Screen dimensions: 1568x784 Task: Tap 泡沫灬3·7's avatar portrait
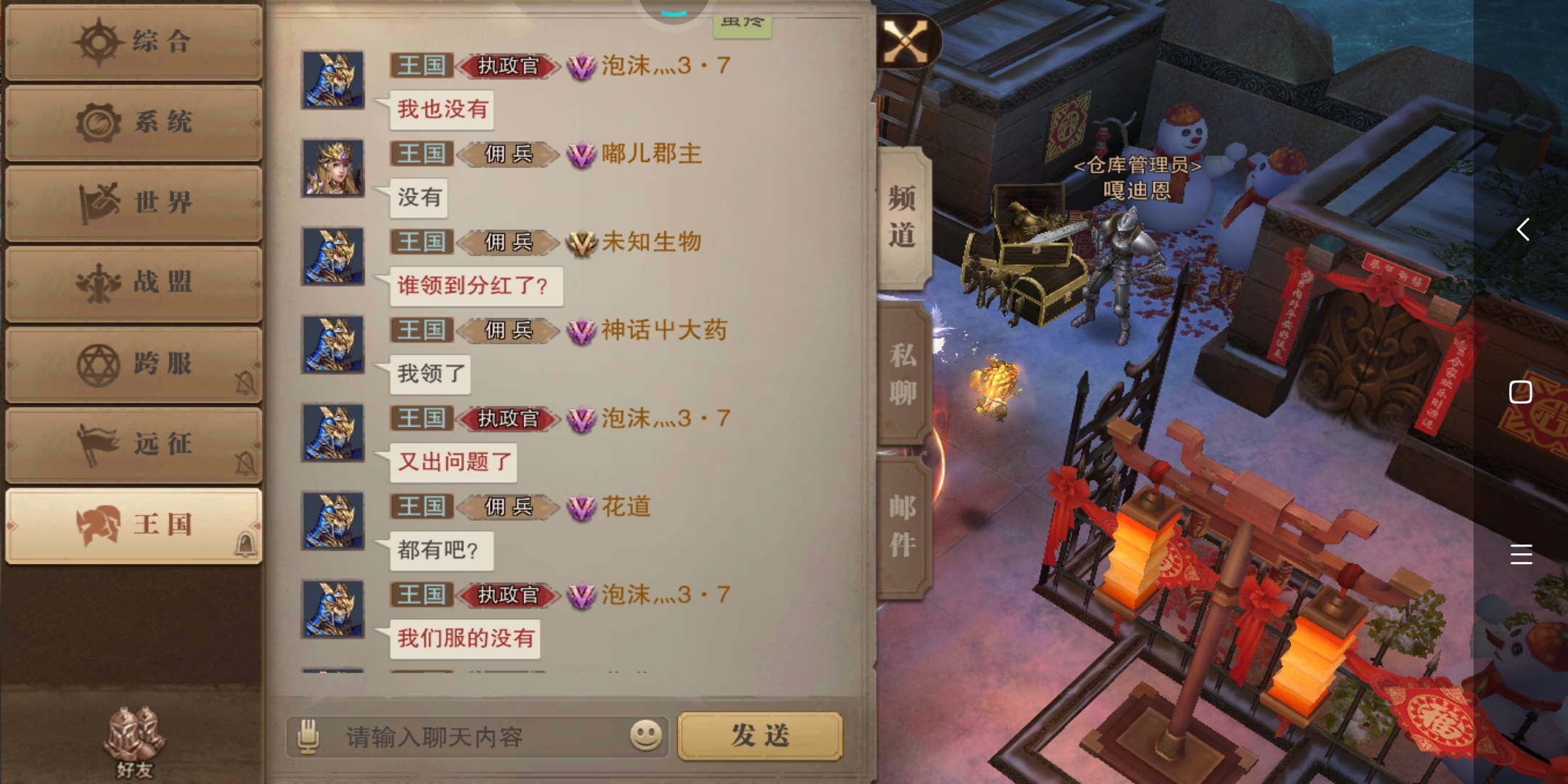pyautogui.click(x=332, y=80)
